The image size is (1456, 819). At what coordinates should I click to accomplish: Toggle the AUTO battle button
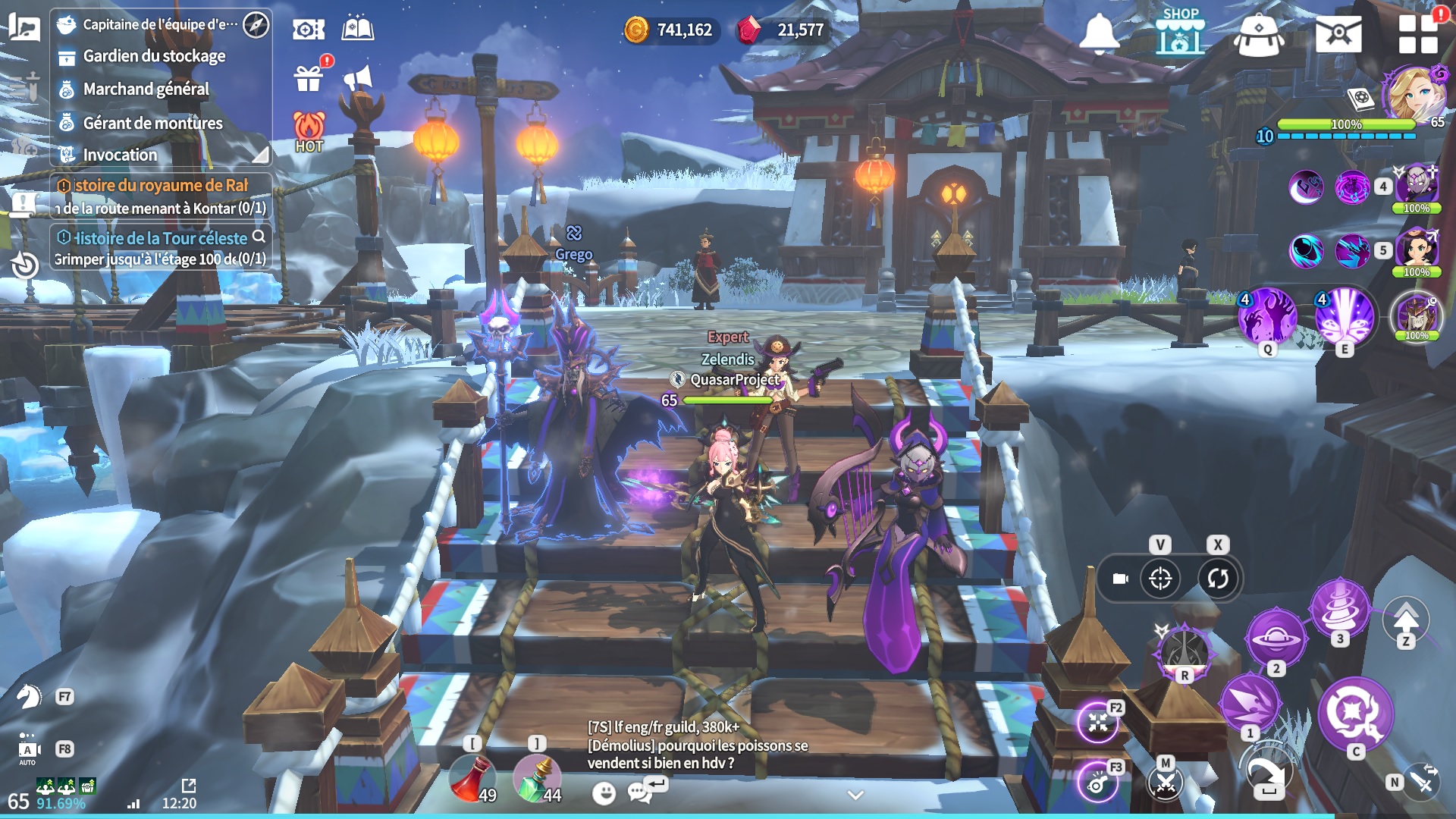pyautogui.click(x=28, y=749)
